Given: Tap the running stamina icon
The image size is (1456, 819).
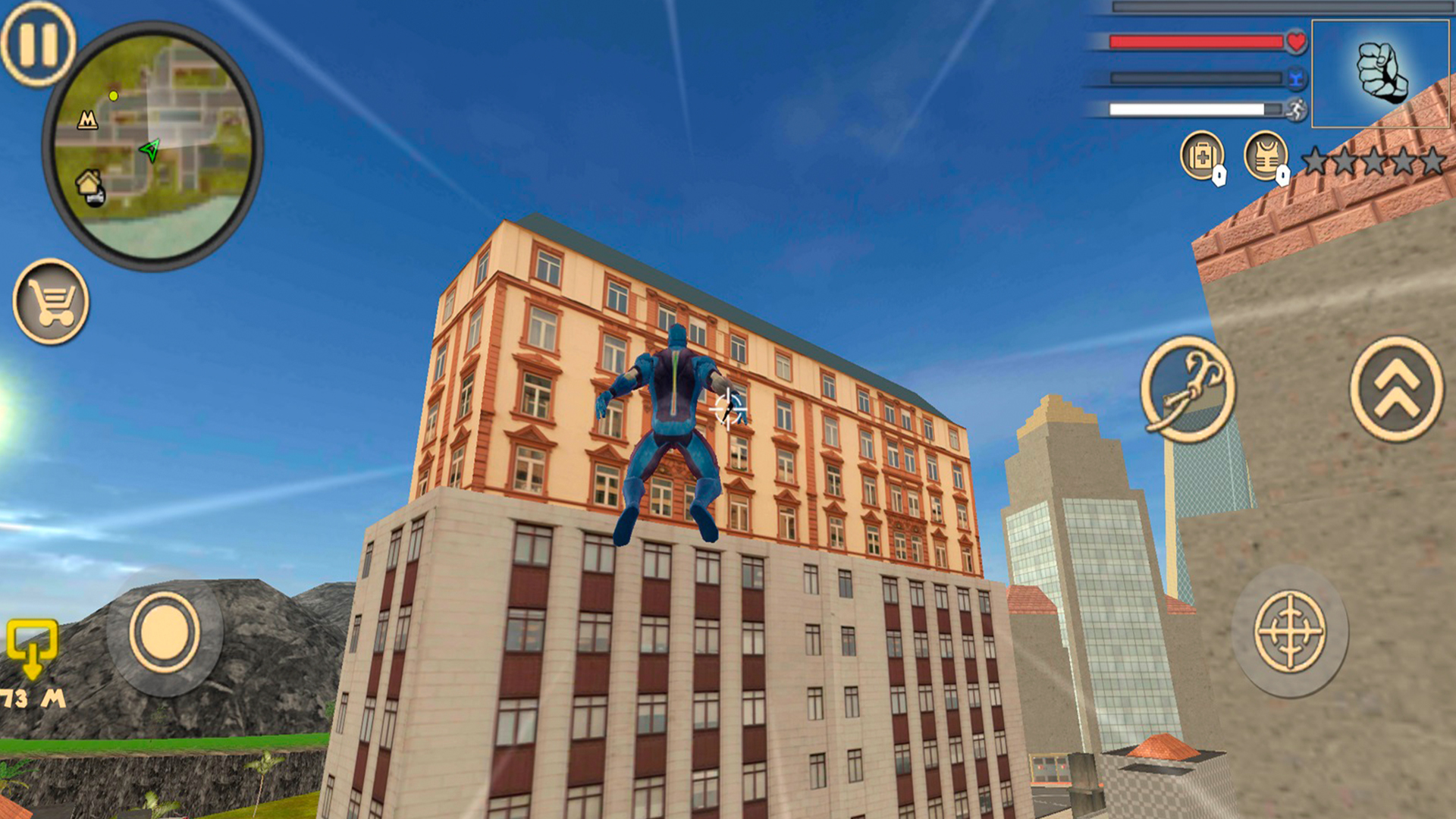Looking at the screenshot, I should [x=1297, y=109].
